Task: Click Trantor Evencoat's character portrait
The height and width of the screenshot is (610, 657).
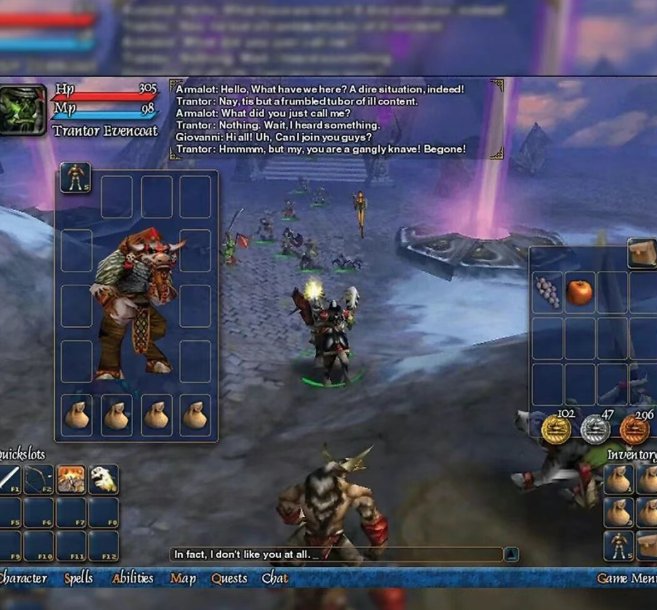Action: point(23,108)
